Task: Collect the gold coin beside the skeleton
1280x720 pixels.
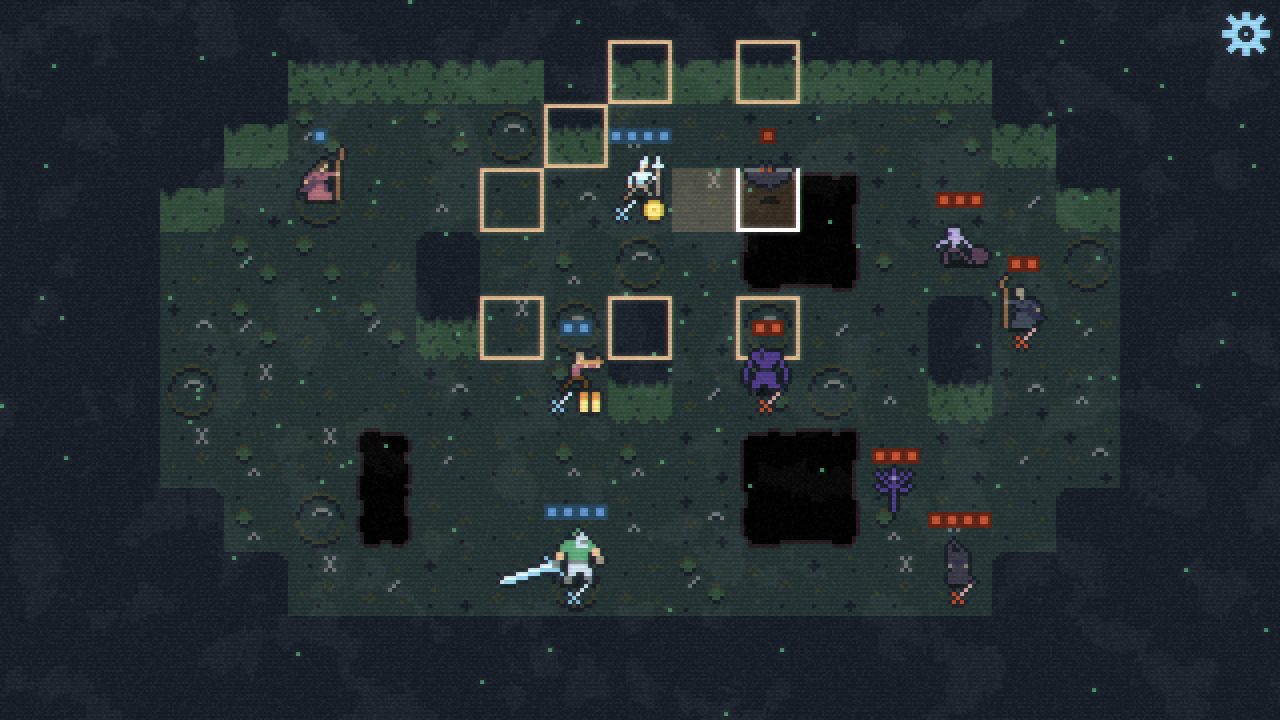Action: [656, 210]
